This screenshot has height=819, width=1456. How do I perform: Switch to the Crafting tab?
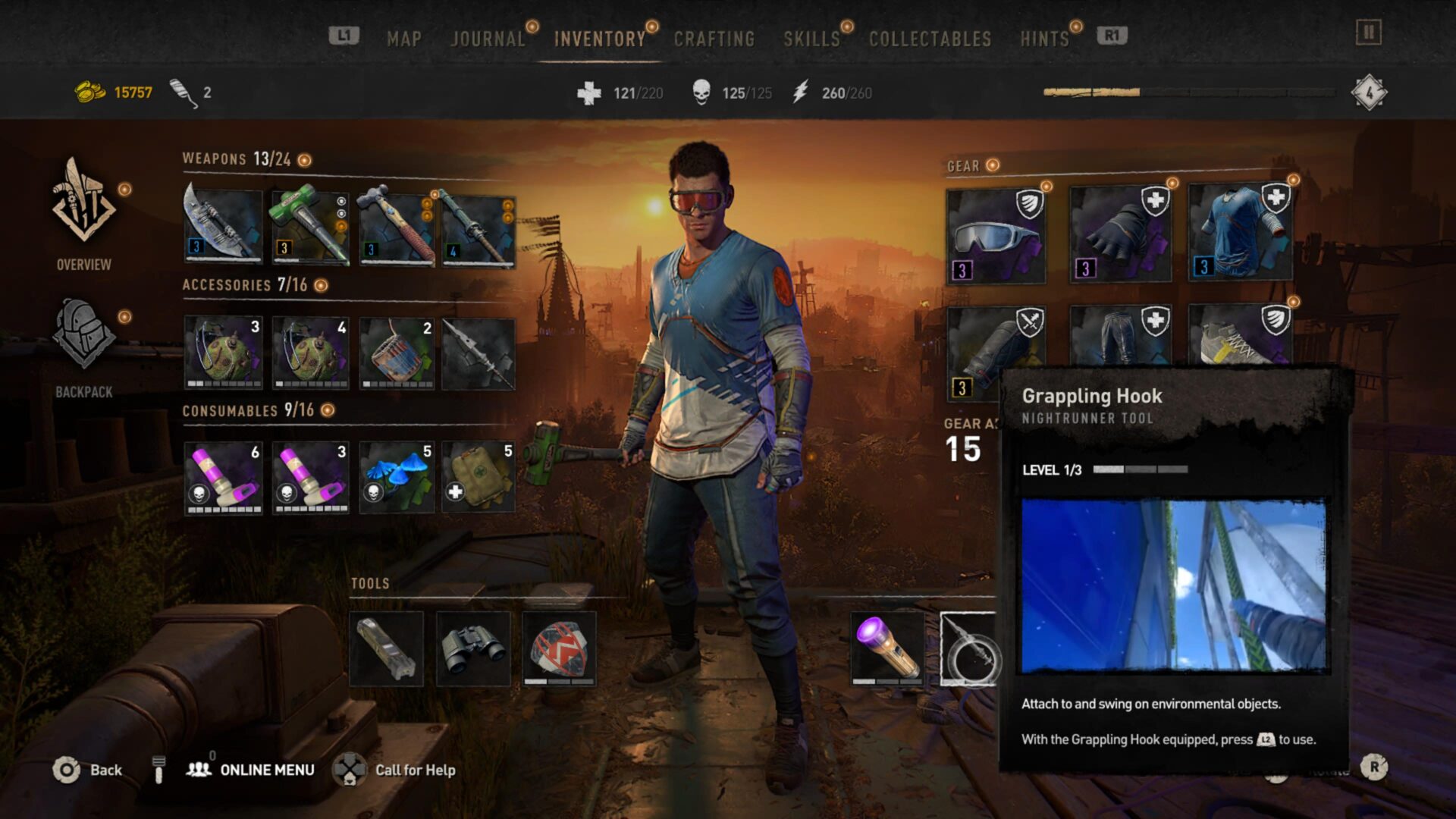pos(714,39)
